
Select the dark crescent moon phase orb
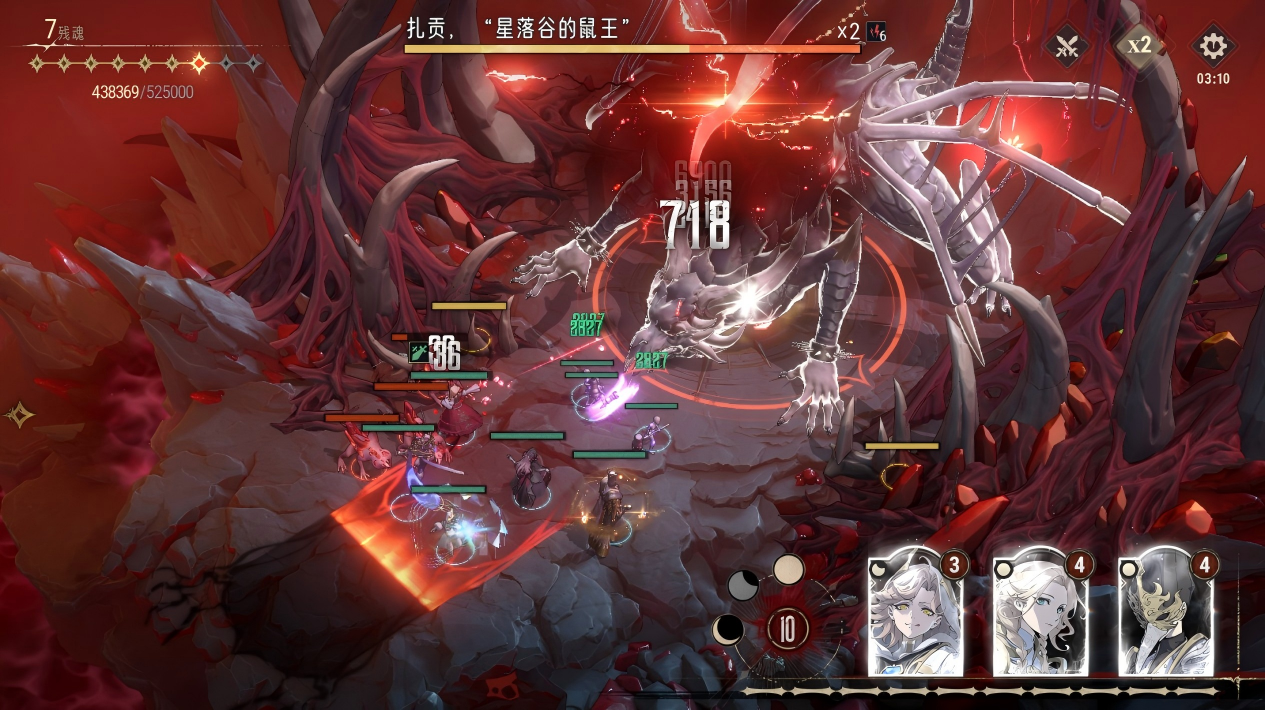[x=727, y=629]
